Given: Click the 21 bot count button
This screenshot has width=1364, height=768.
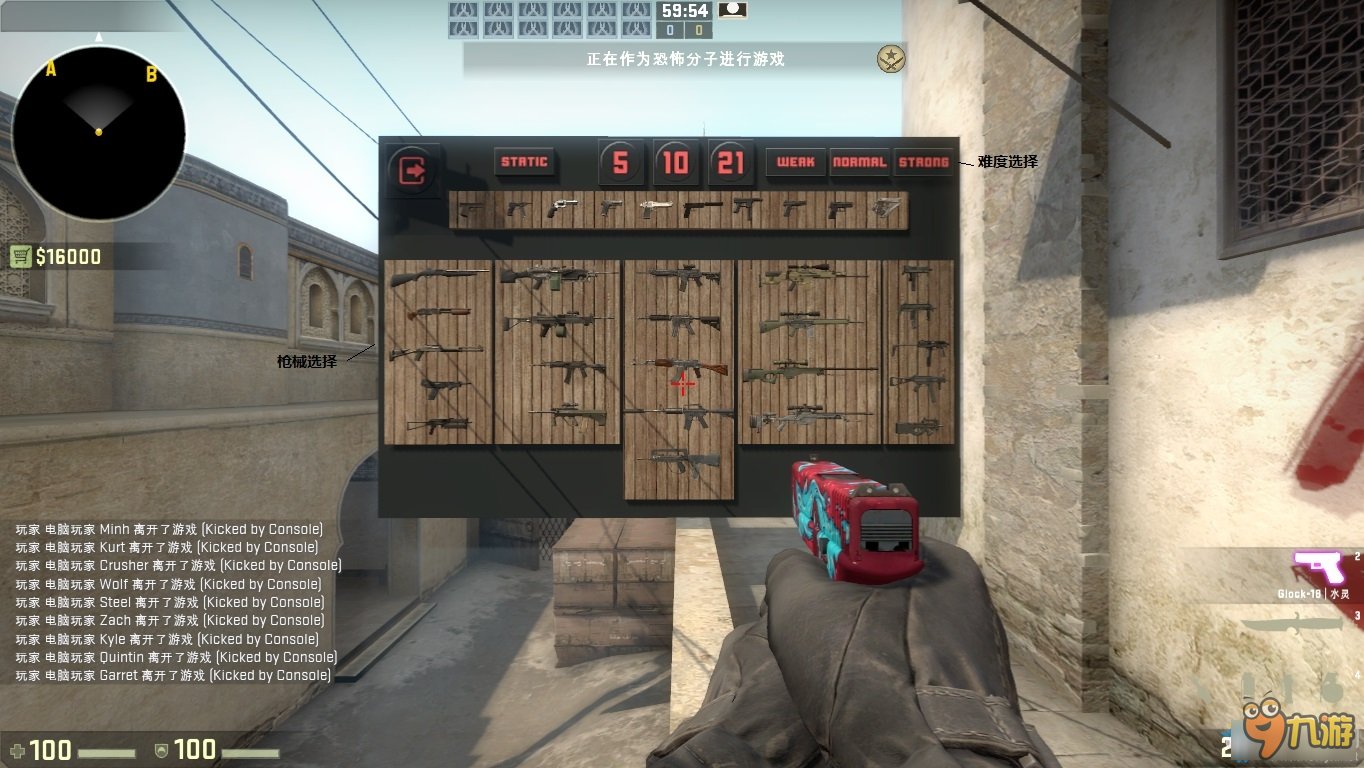Looking at the screenshot, I should pyautogui.click(x=731, y=161).
